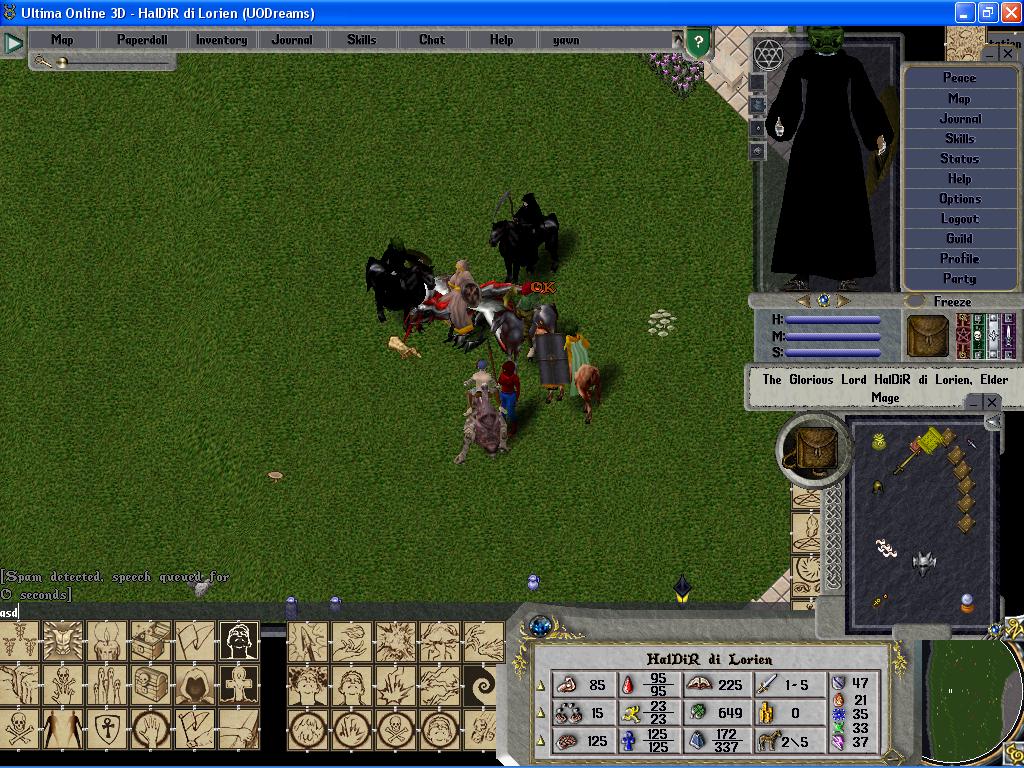Open the Inventory from the top menu bar
Screen dimensions: 1024x768
coord(221,40)
